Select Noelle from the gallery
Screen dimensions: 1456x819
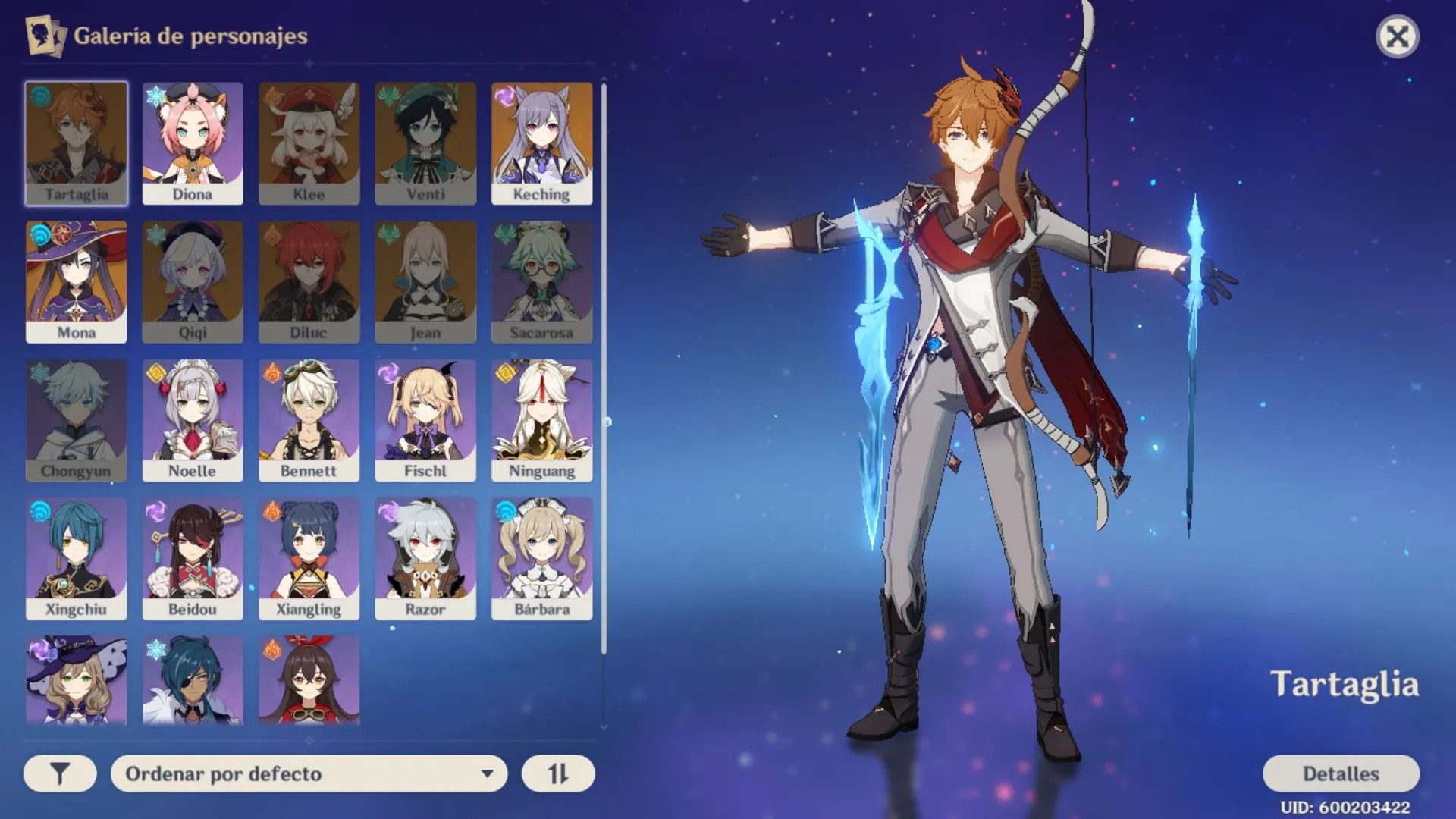[193, 419]
